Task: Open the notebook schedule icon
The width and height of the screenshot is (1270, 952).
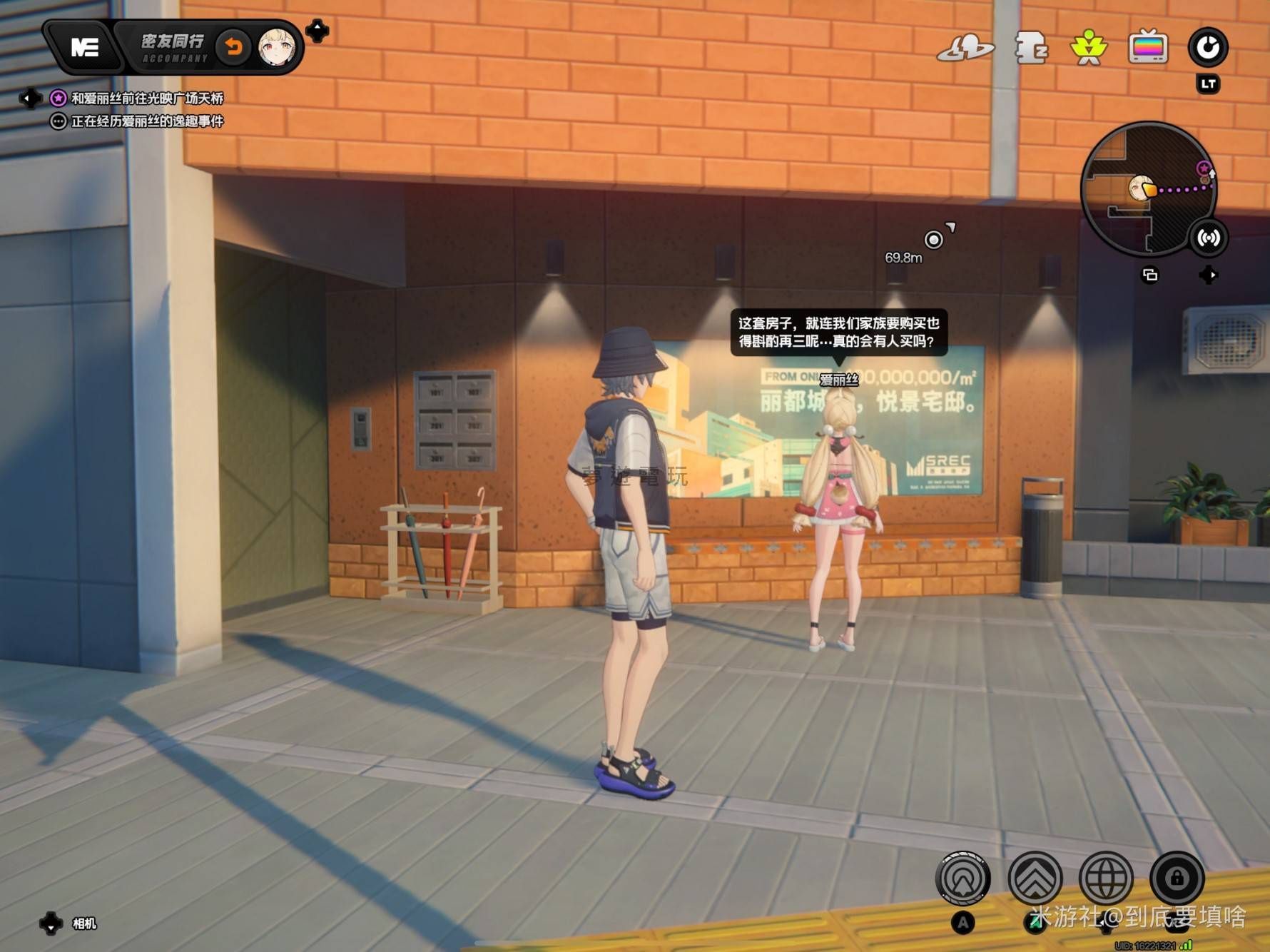Action: point(1030,48)
